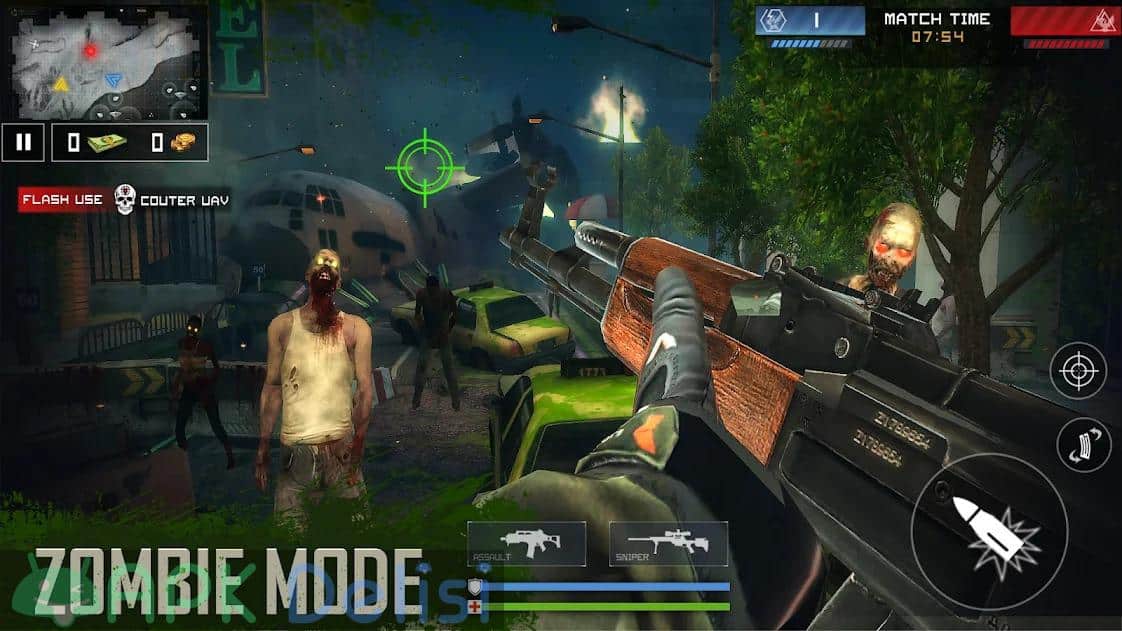
Task: Use the Couter UAV skull ability
Action: [x=125, y=199]
